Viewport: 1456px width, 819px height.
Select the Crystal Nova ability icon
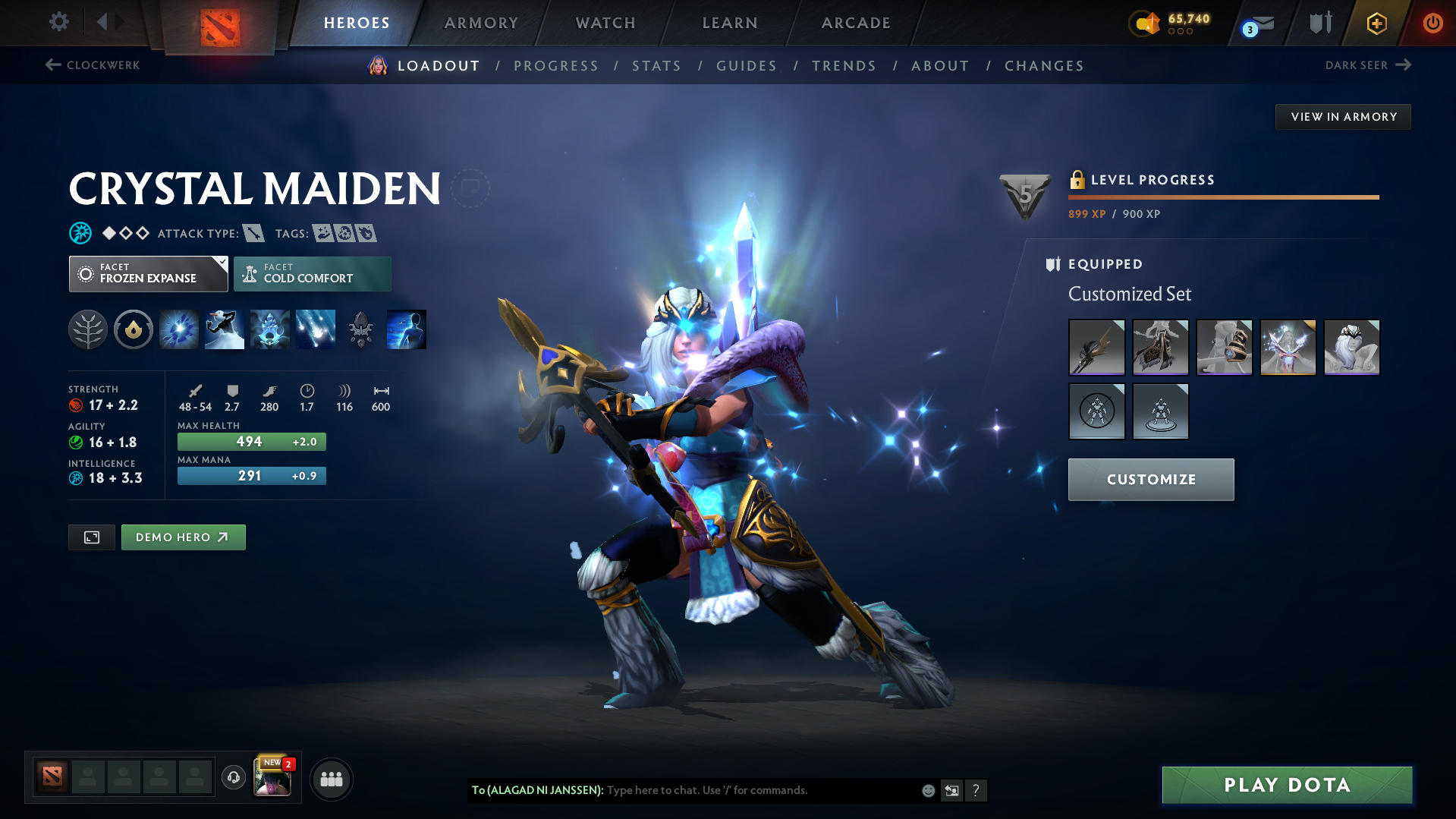coord(178,329)
